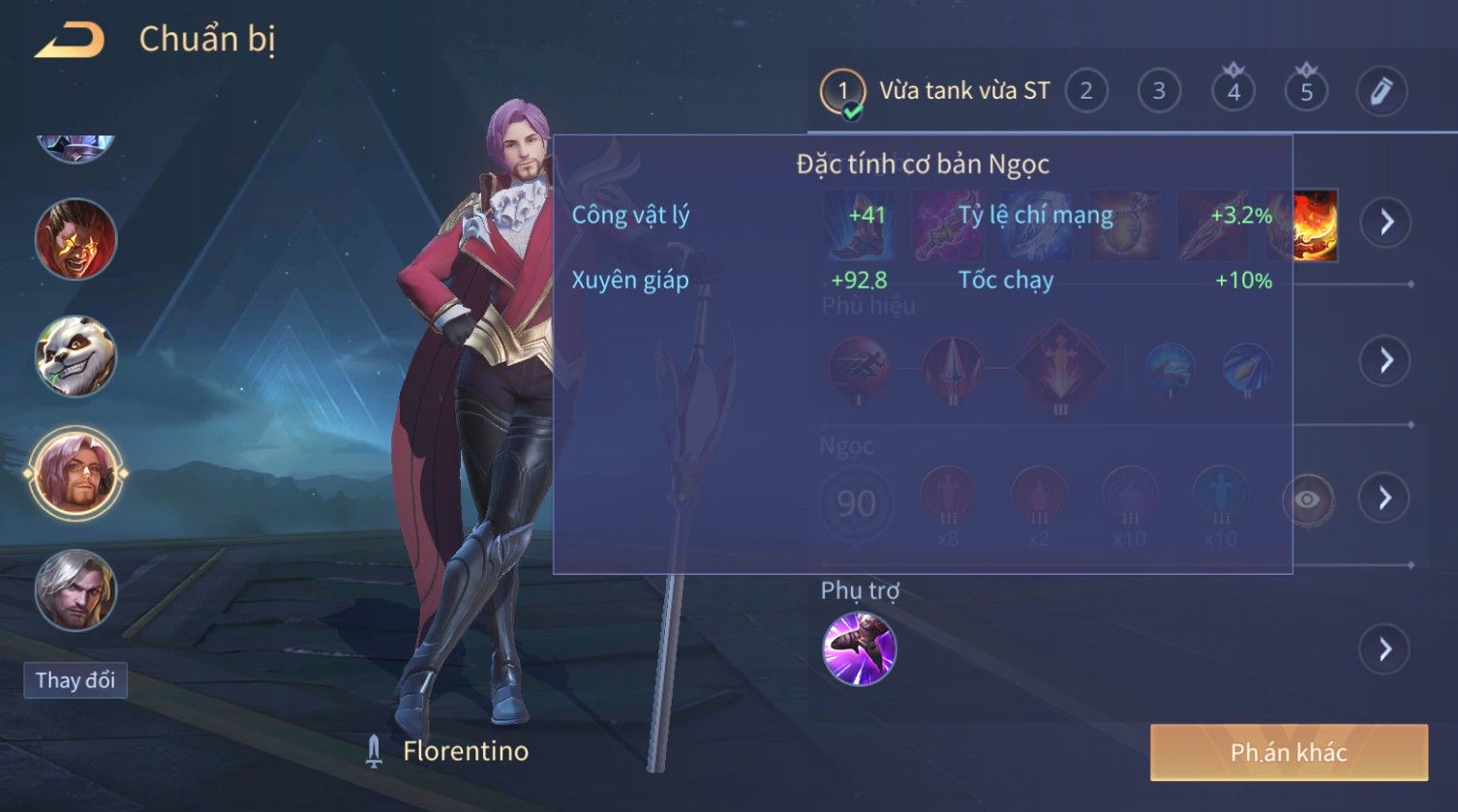The image size is (1458, 812).
Task: Open the Ngọc rune page arrow
Action: pos(1385,498)
